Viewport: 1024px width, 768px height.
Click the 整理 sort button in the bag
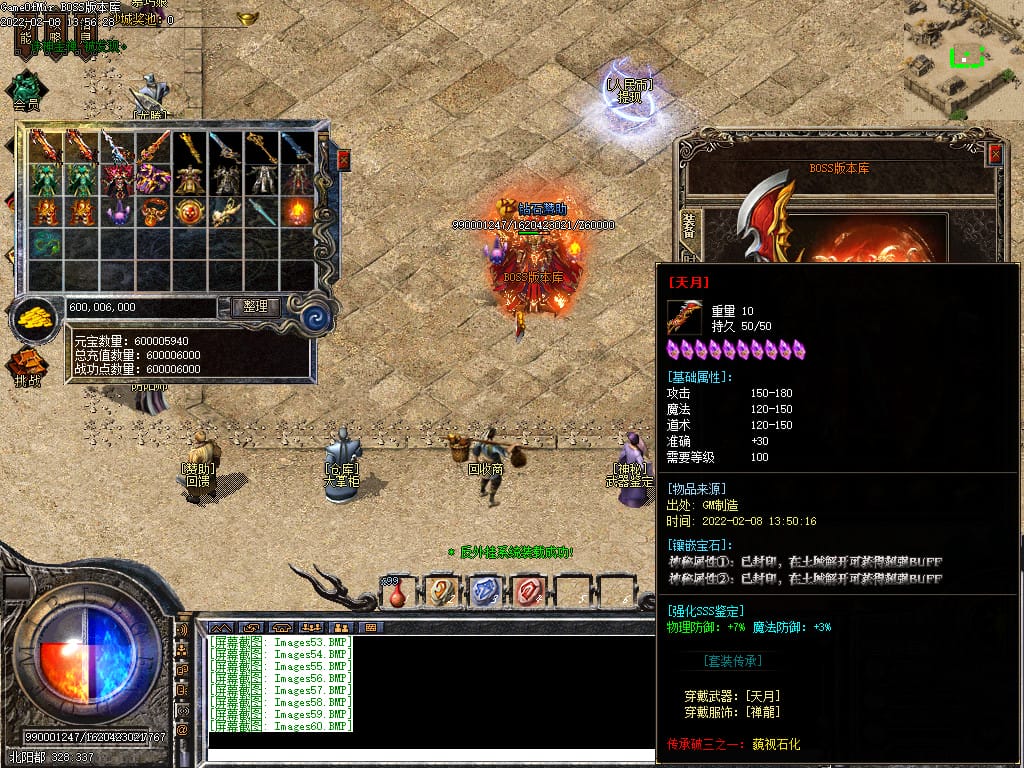pos(255,307)
